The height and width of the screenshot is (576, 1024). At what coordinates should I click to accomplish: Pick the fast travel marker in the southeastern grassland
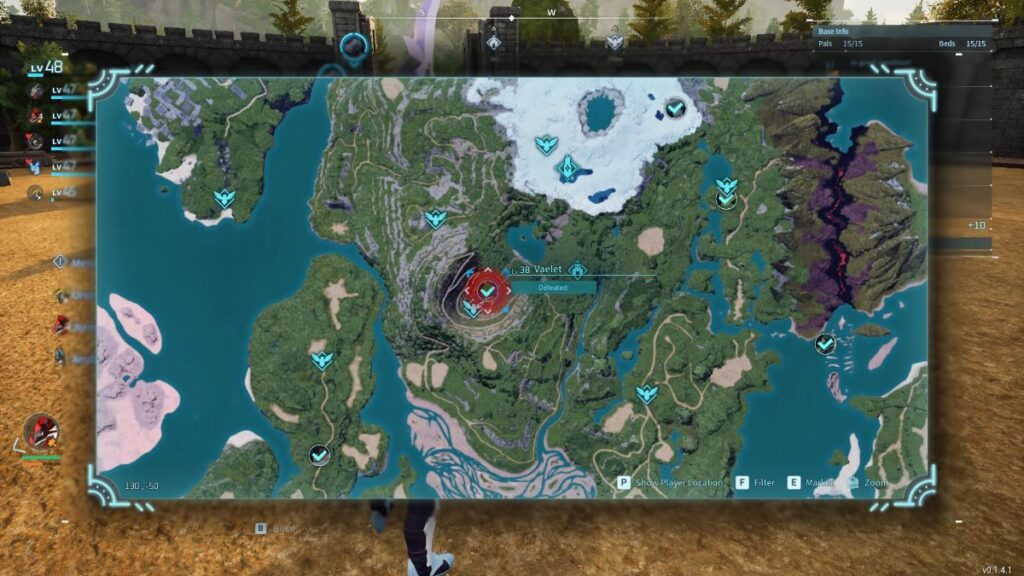(647, 393)
